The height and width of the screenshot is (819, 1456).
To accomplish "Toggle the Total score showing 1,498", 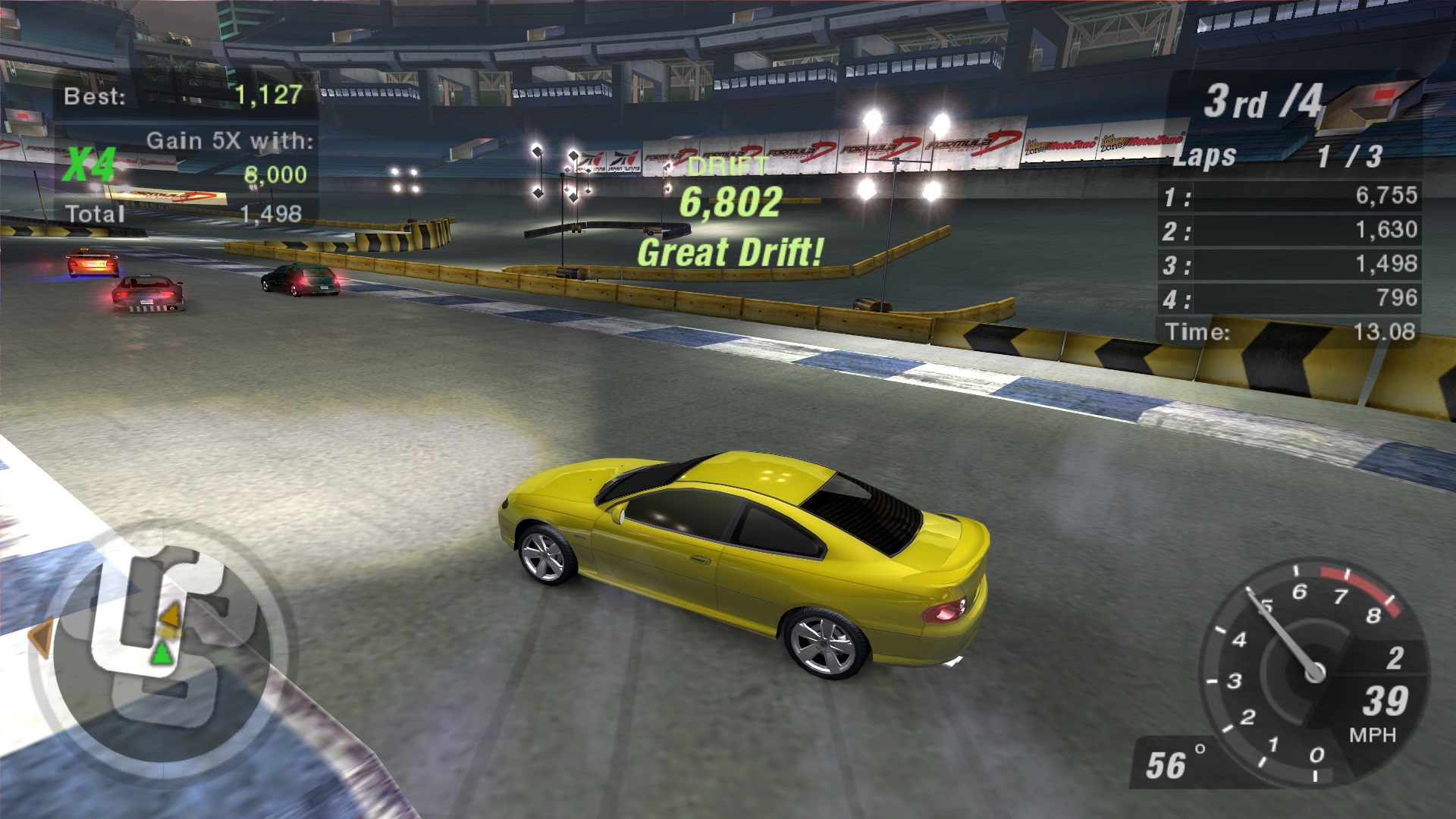I will pos(182,214).
